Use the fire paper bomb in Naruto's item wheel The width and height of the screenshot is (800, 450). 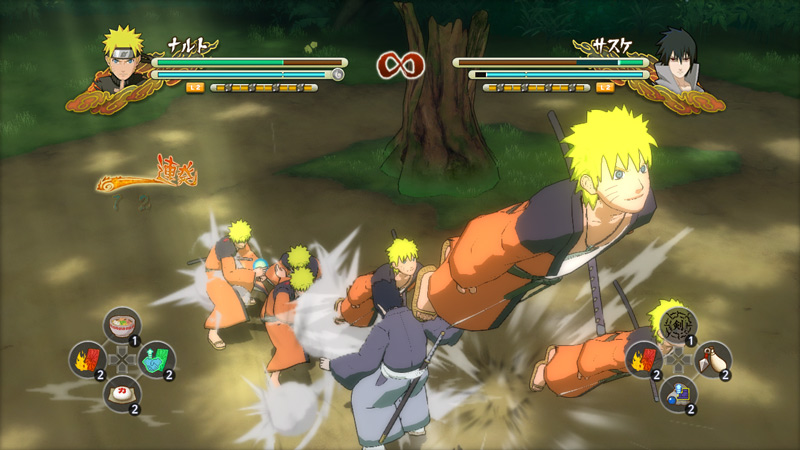87,360
